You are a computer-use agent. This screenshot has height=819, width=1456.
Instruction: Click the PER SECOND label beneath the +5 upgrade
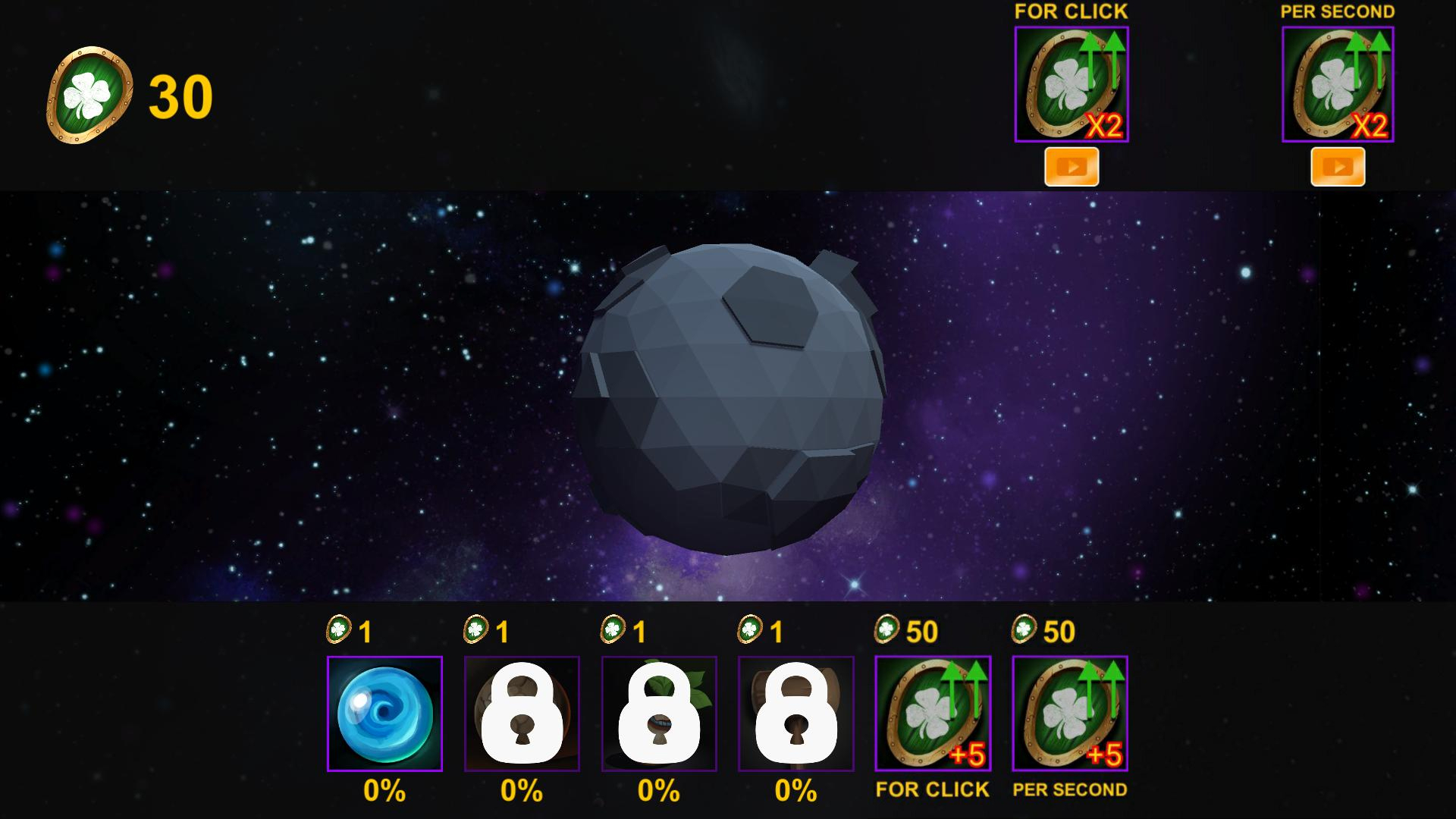click(1072, 790)
